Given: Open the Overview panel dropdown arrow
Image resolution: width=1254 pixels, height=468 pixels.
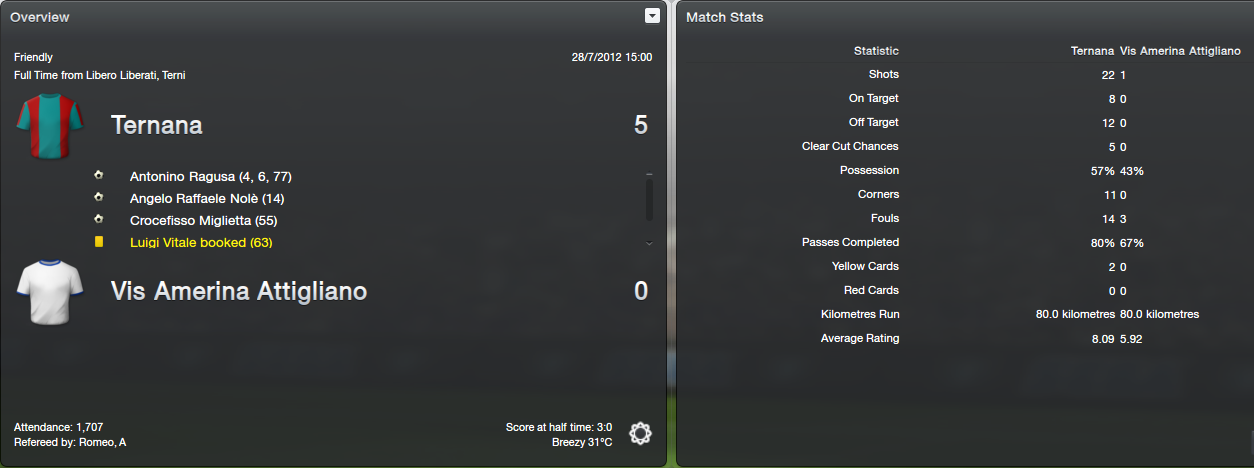Looking at the screenshot, I should click(652, 16).
